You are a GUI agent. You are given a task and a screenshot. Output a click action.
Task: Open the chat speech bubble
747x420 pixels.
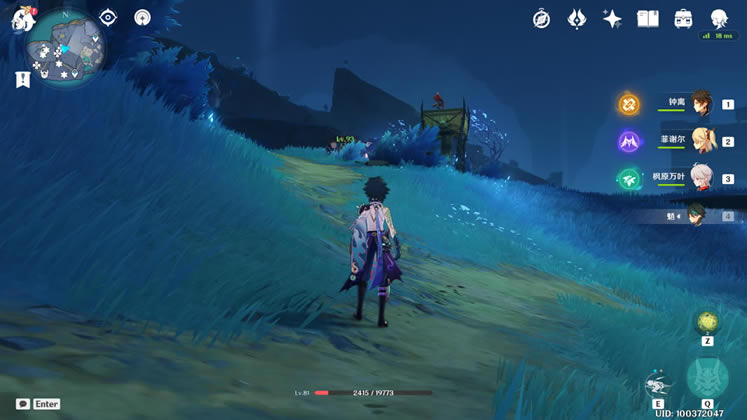23,404
